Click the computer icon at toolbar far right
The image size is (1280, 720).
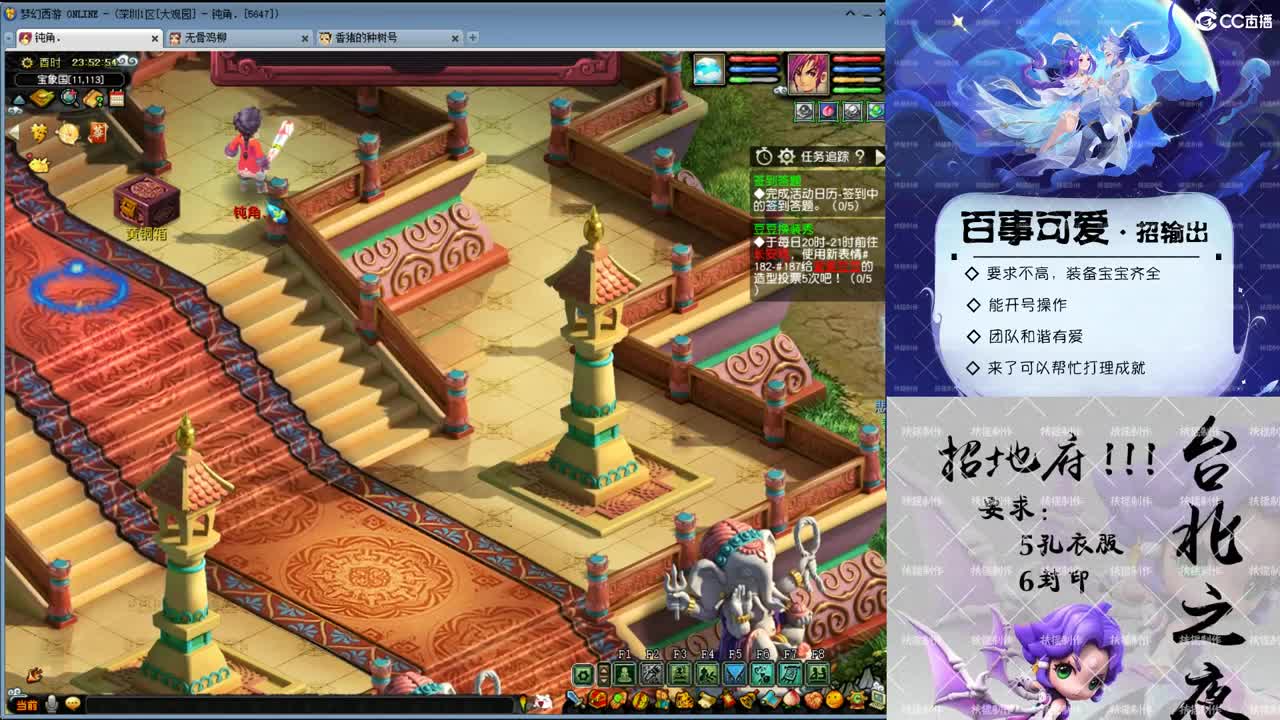pos(877,699)
